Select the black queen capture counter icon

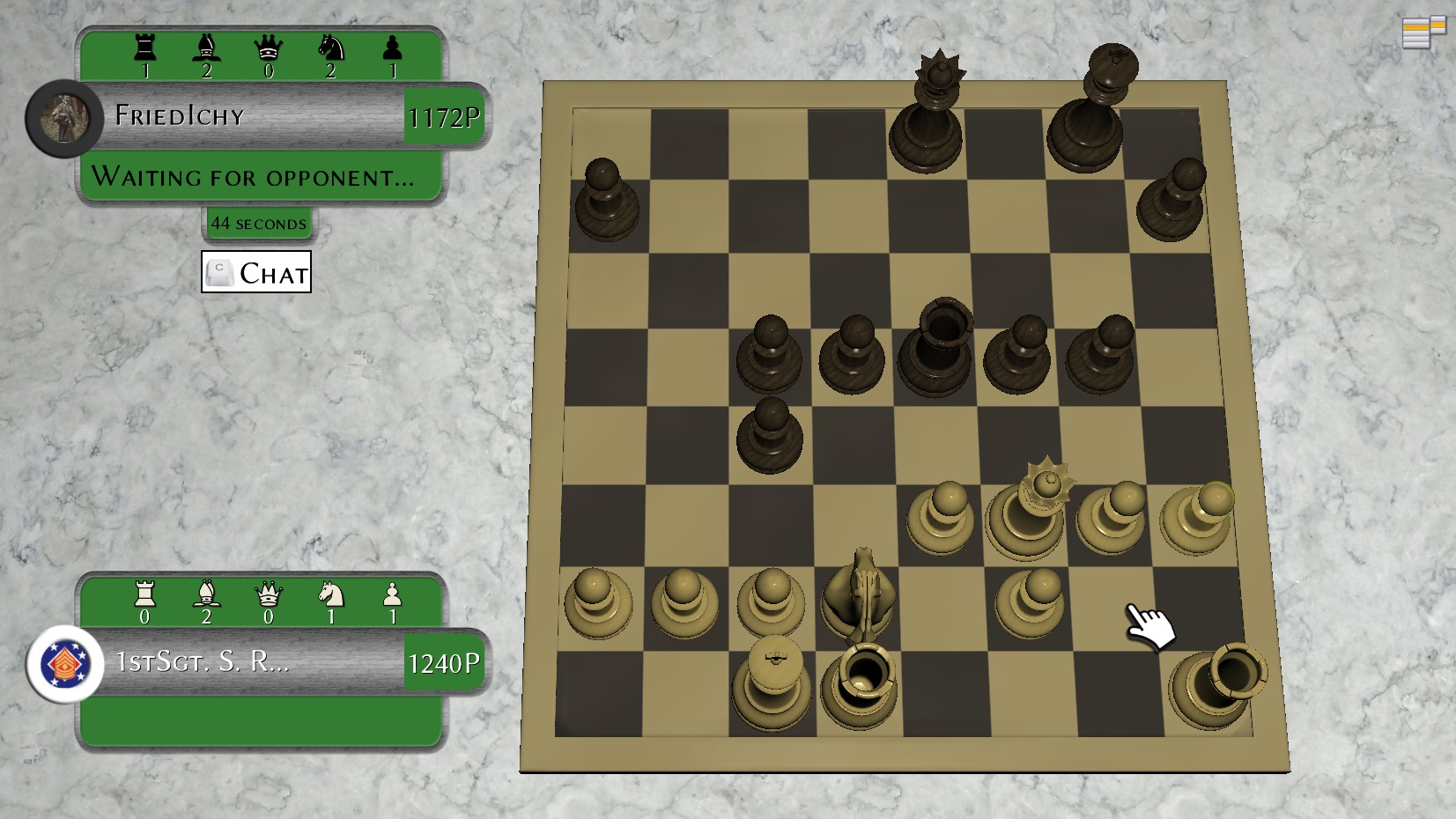tap(270, 46)
